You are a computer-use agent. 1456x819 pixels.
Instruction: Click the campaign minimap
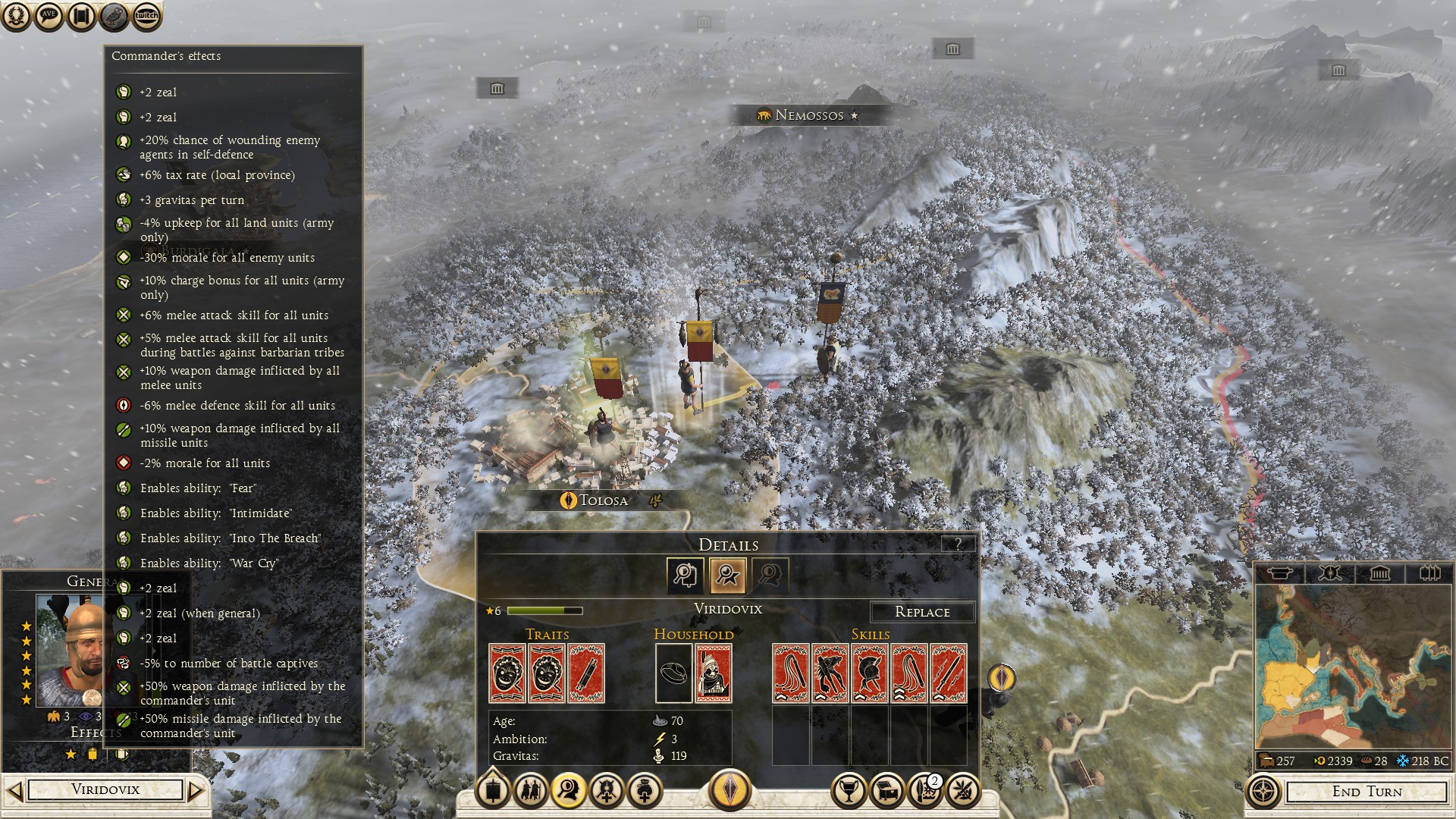click(1352, 667)
